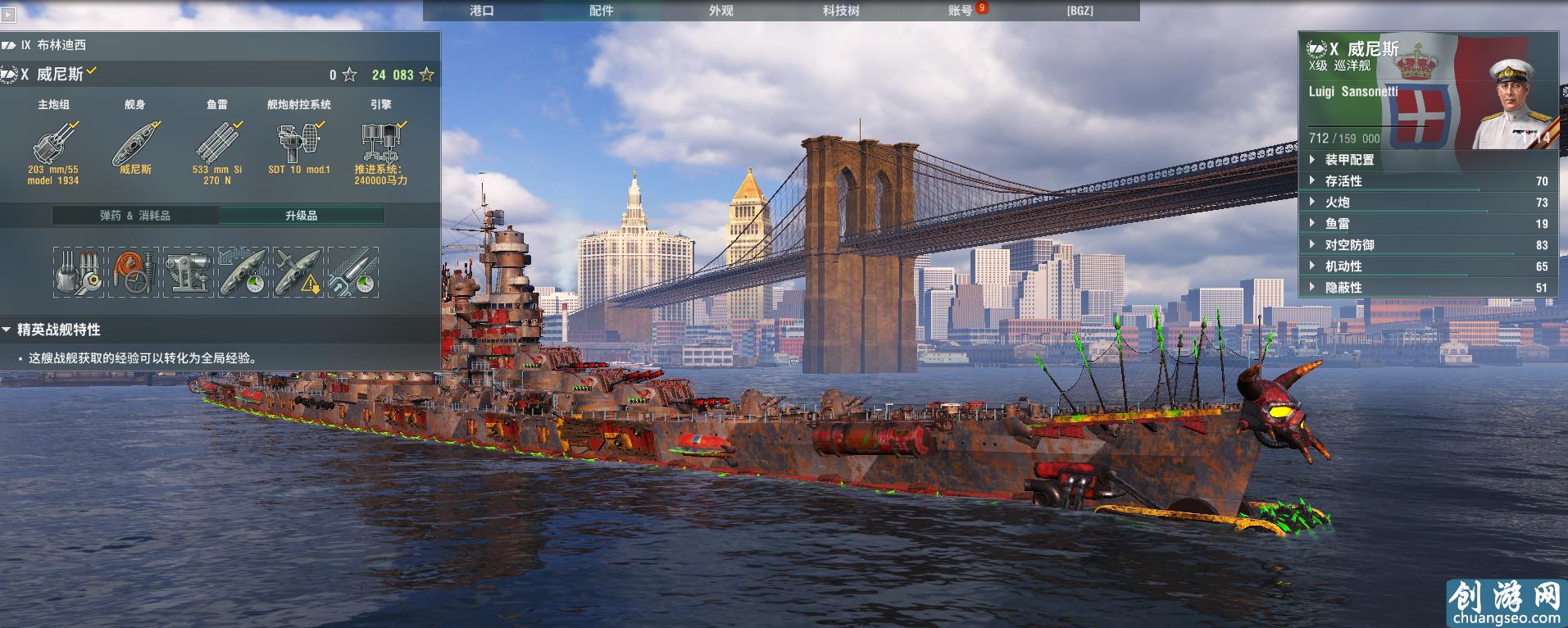1568x628 pixels.
Task: Click the [BGZ] clan tab
Action: [1079, 11]
